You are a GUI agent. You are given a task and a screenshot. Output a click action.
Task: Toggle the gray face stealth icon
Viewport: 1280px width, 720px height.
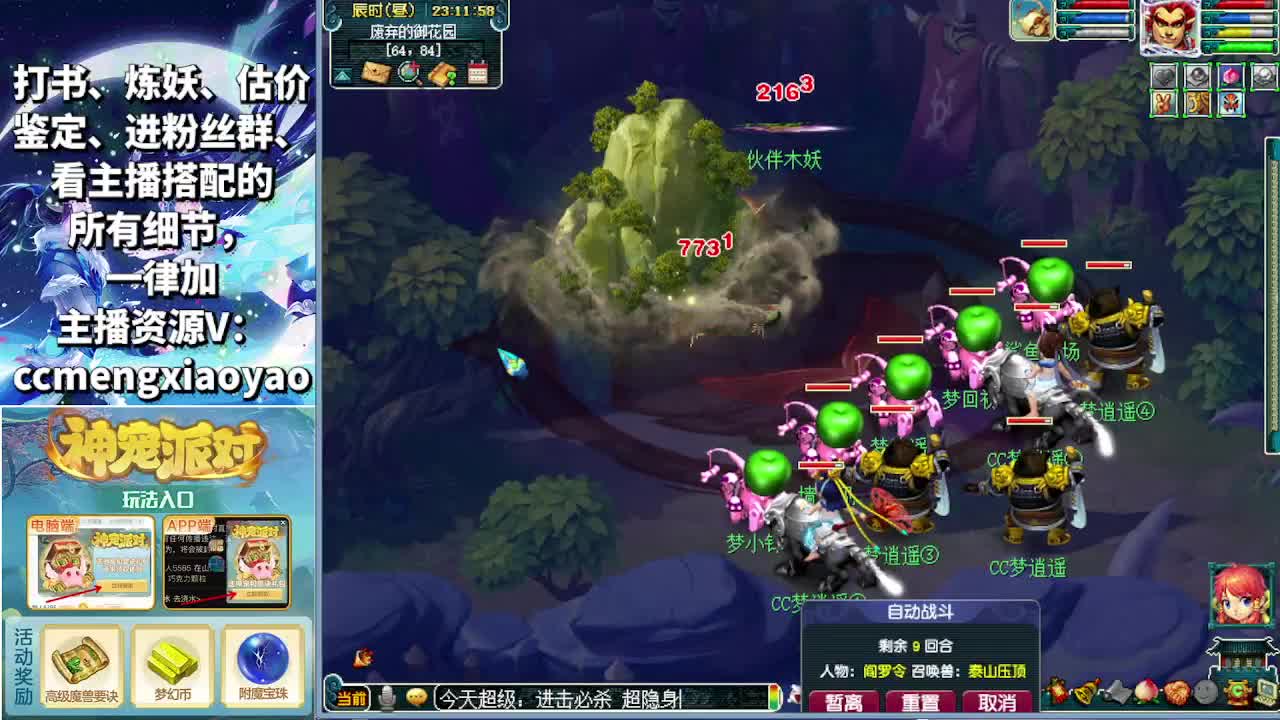pyautogui.click(x=1205, y=691)
